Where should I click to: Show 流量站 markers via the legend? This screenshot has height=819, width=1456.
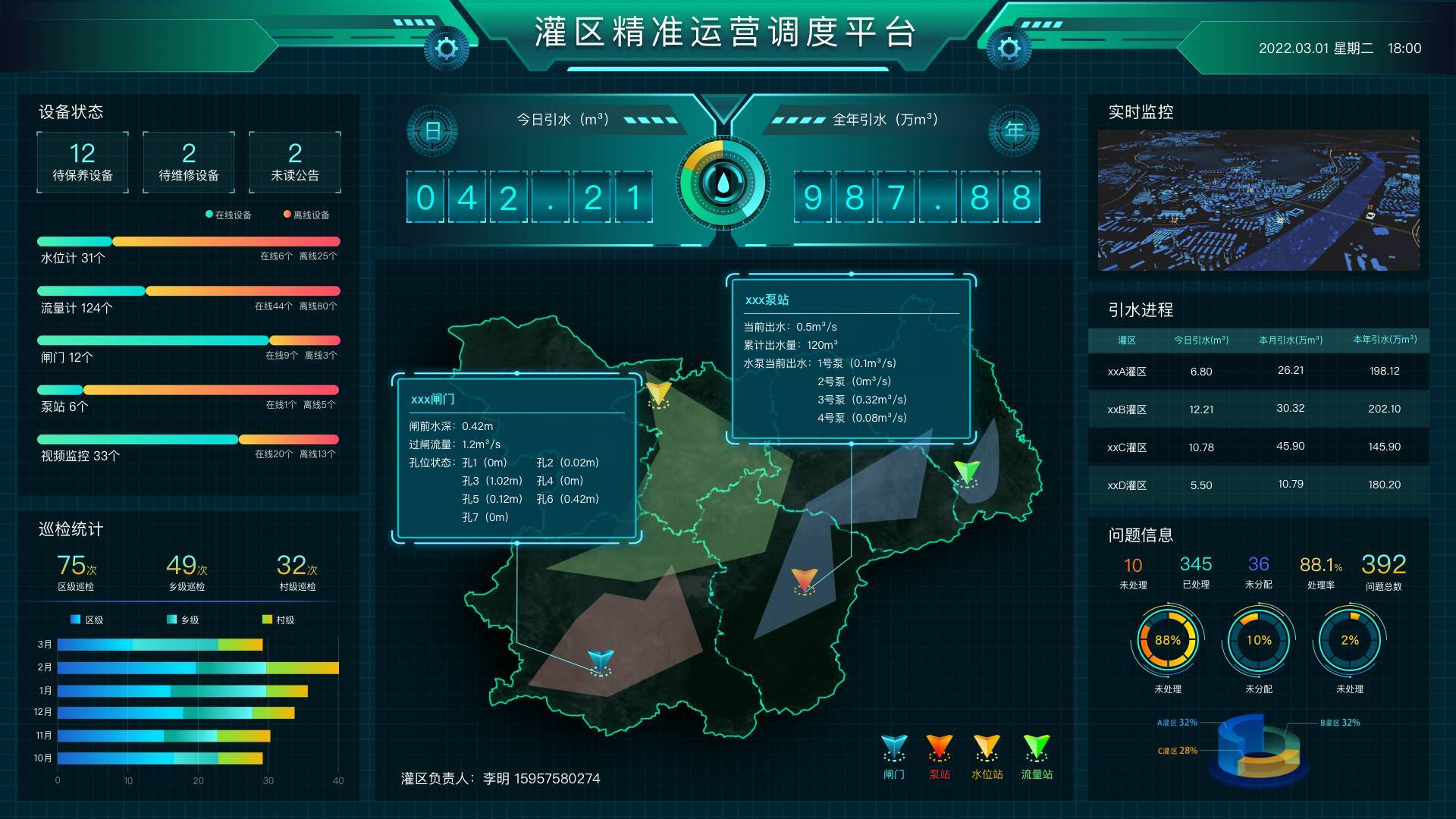1037,756
